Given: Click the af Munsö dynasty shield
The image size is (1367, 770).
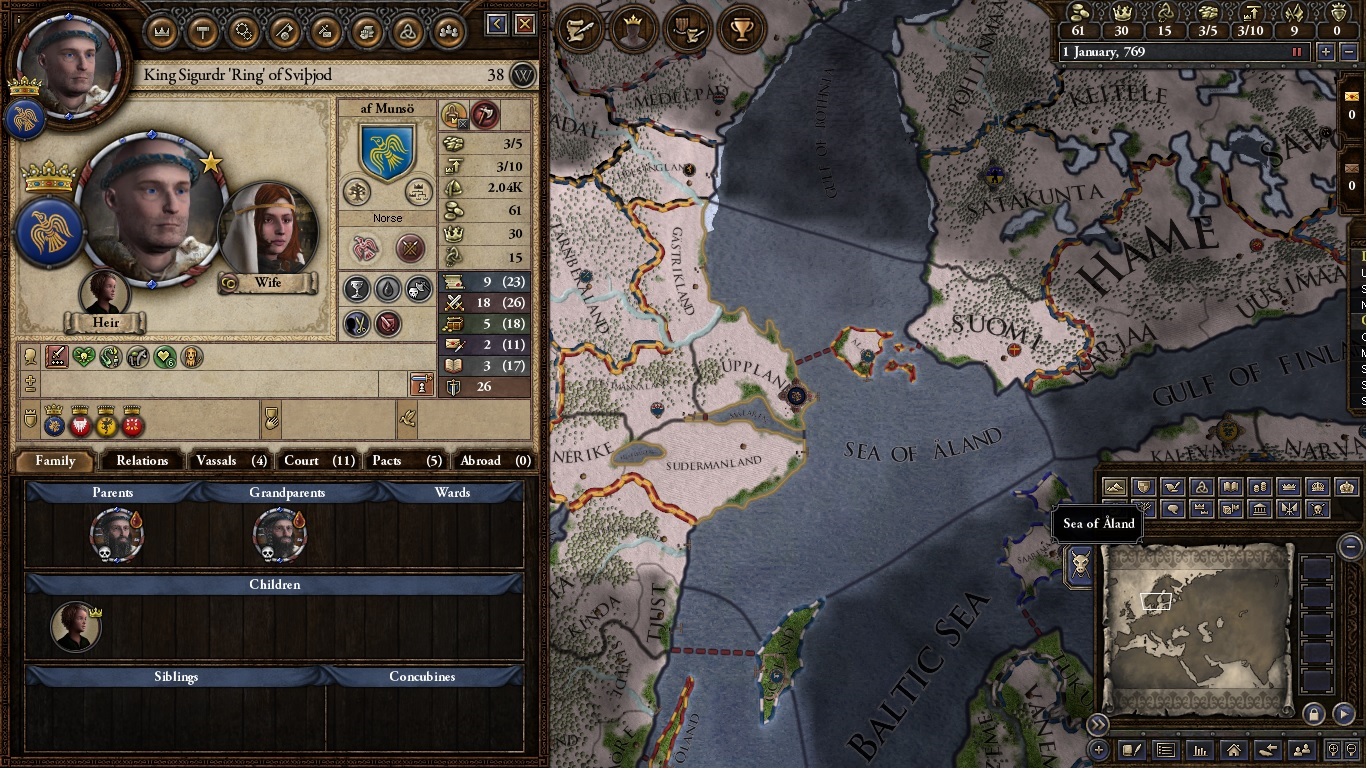Looking at the screenshot, I should tap(387, 152).
